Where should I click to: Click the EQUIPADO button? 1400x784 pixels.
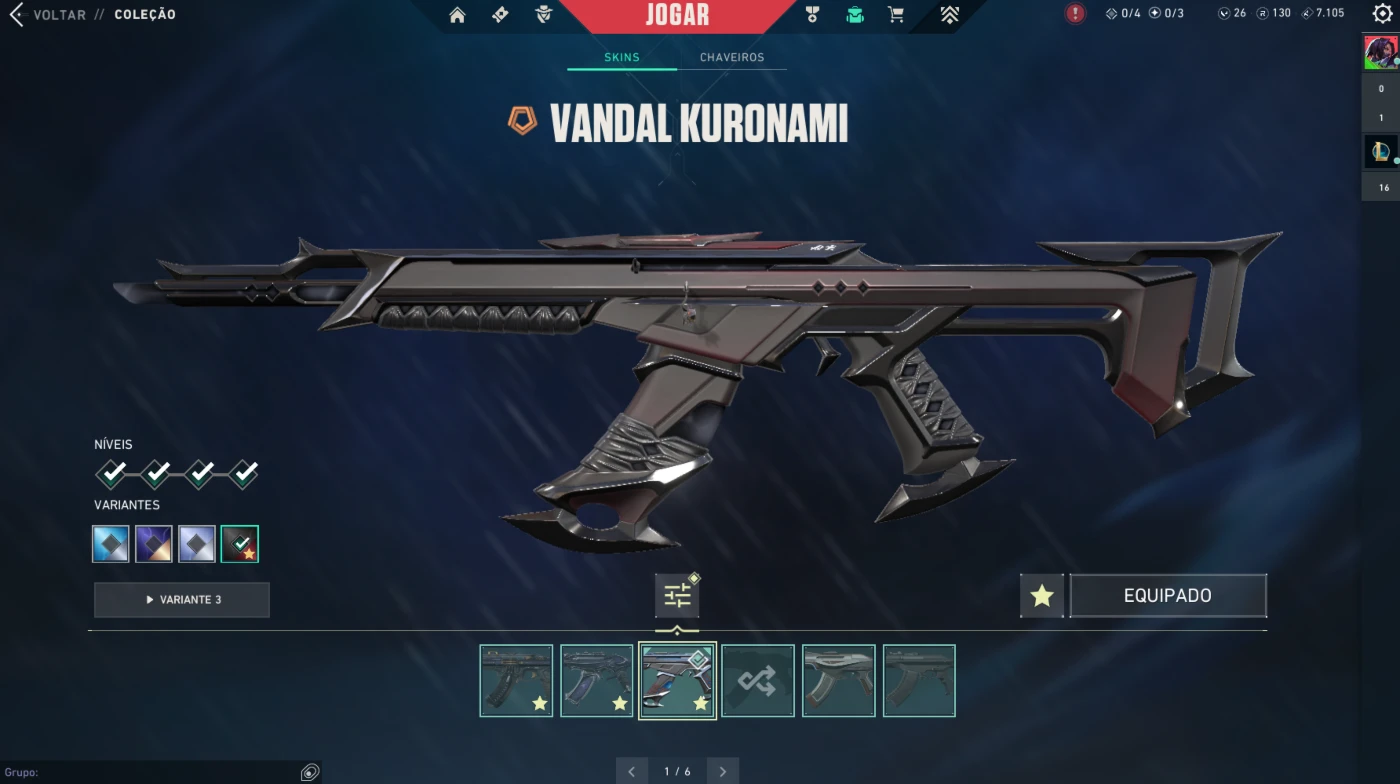click(1167, 596)
